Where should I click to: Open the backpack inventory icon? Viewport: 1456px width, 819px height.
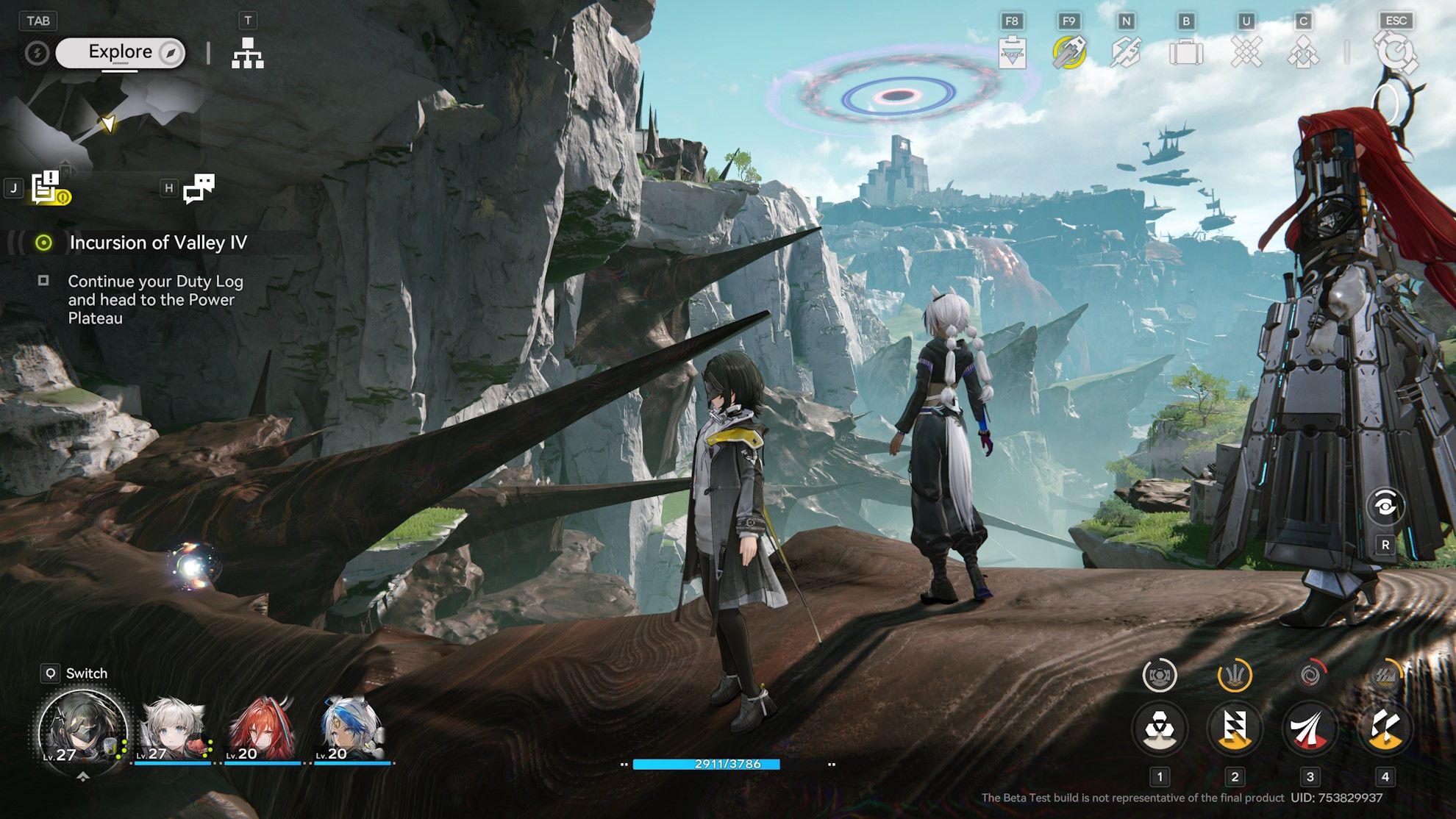(x=1186, y=53)
